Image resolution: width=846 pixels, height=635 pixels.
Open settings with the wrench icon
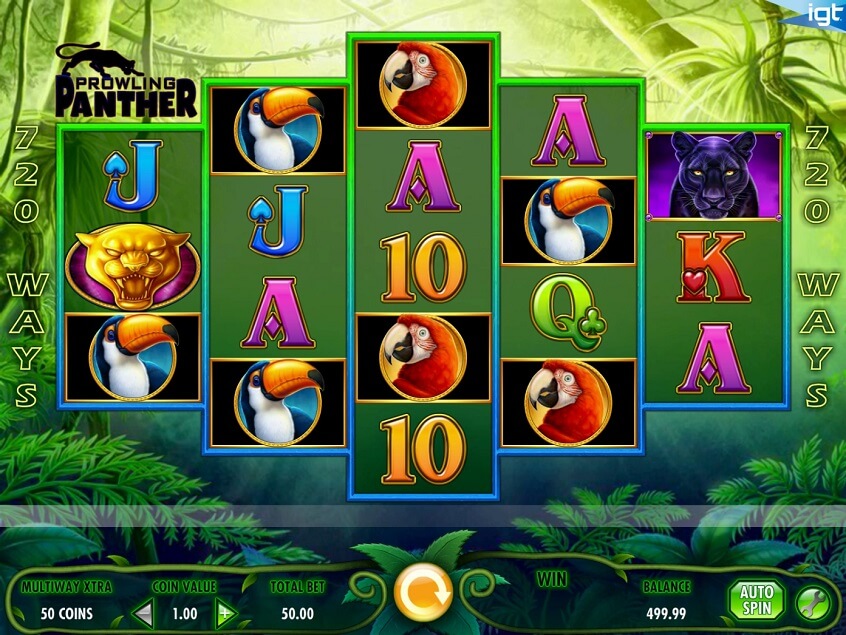[811, 603]
